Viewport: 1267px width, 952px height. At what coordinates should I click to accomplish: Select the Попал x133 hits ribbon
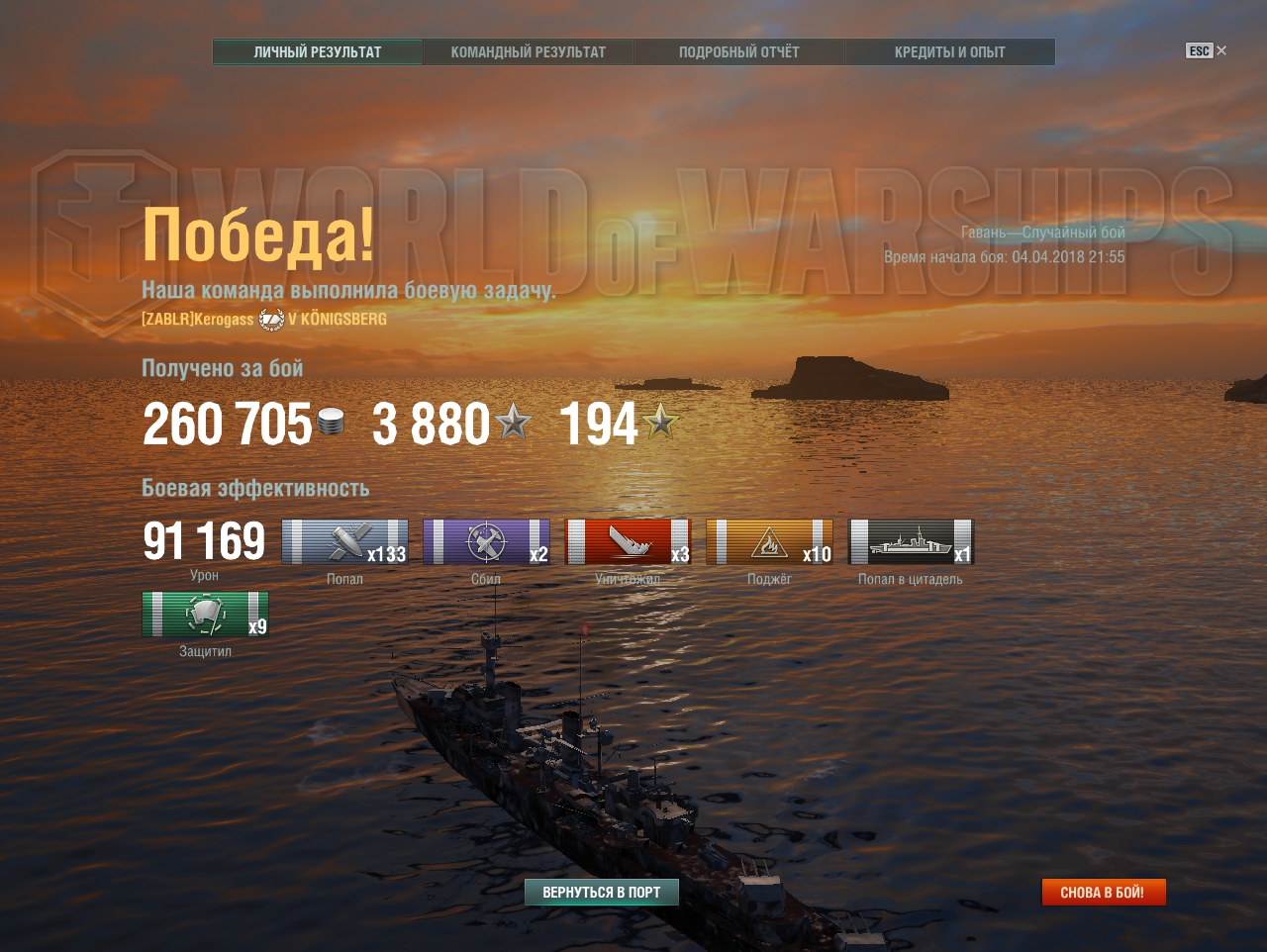(x=344, y=542)
